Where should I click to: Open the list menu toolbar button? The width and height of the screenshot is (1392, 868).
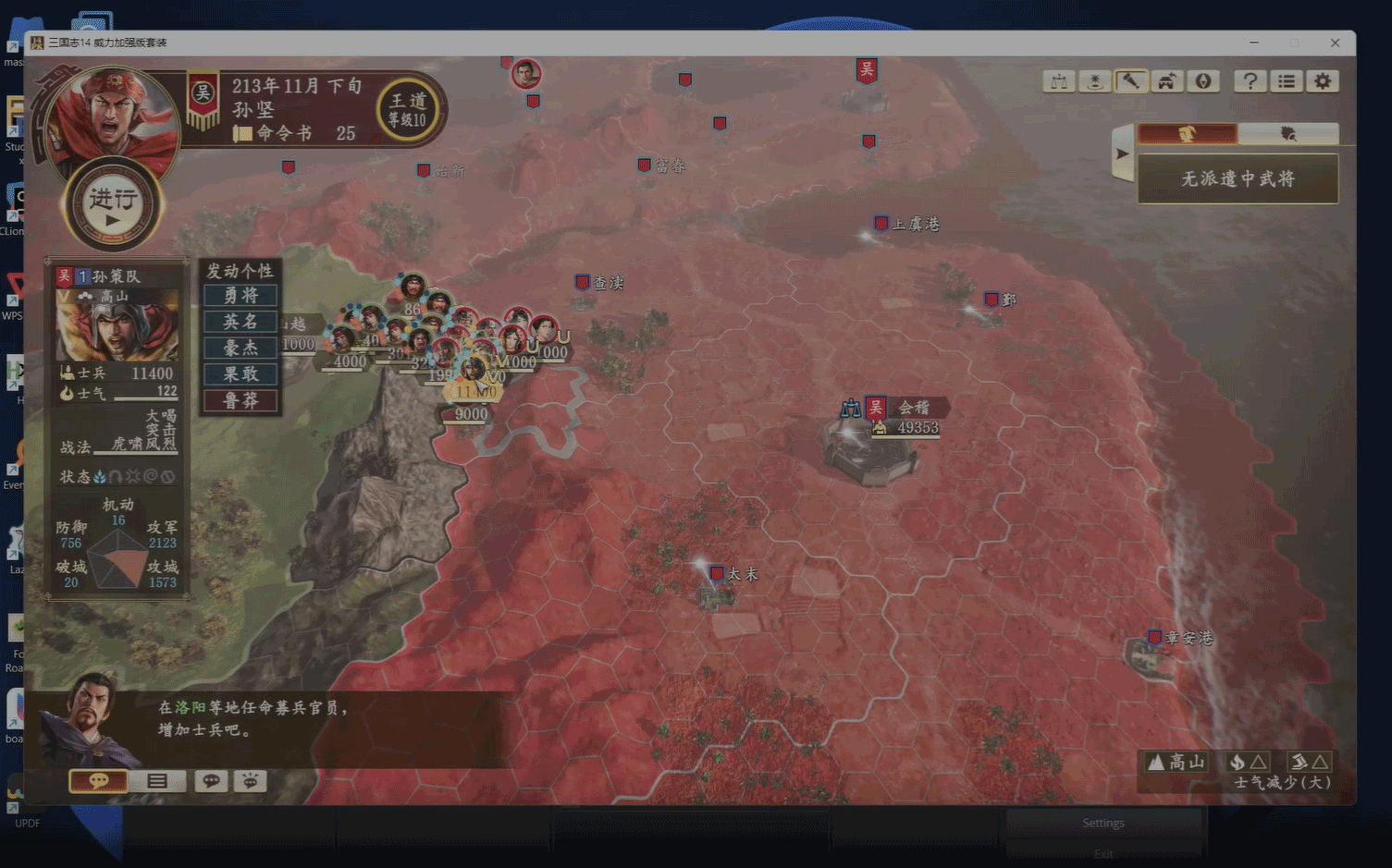pos(1287,81)
